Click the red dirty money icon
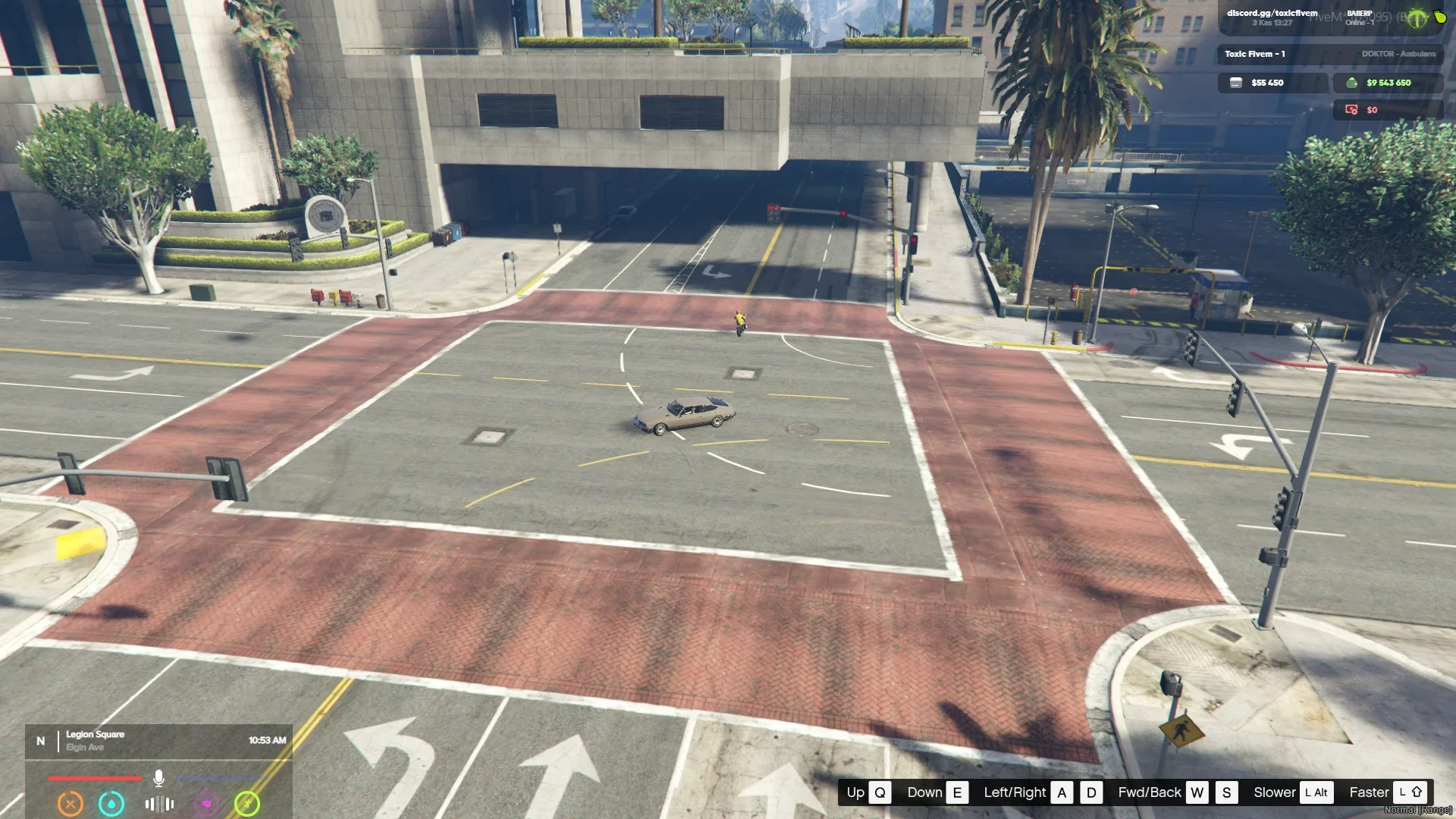The image size is (1456, 819). [x=1351, y=110]
